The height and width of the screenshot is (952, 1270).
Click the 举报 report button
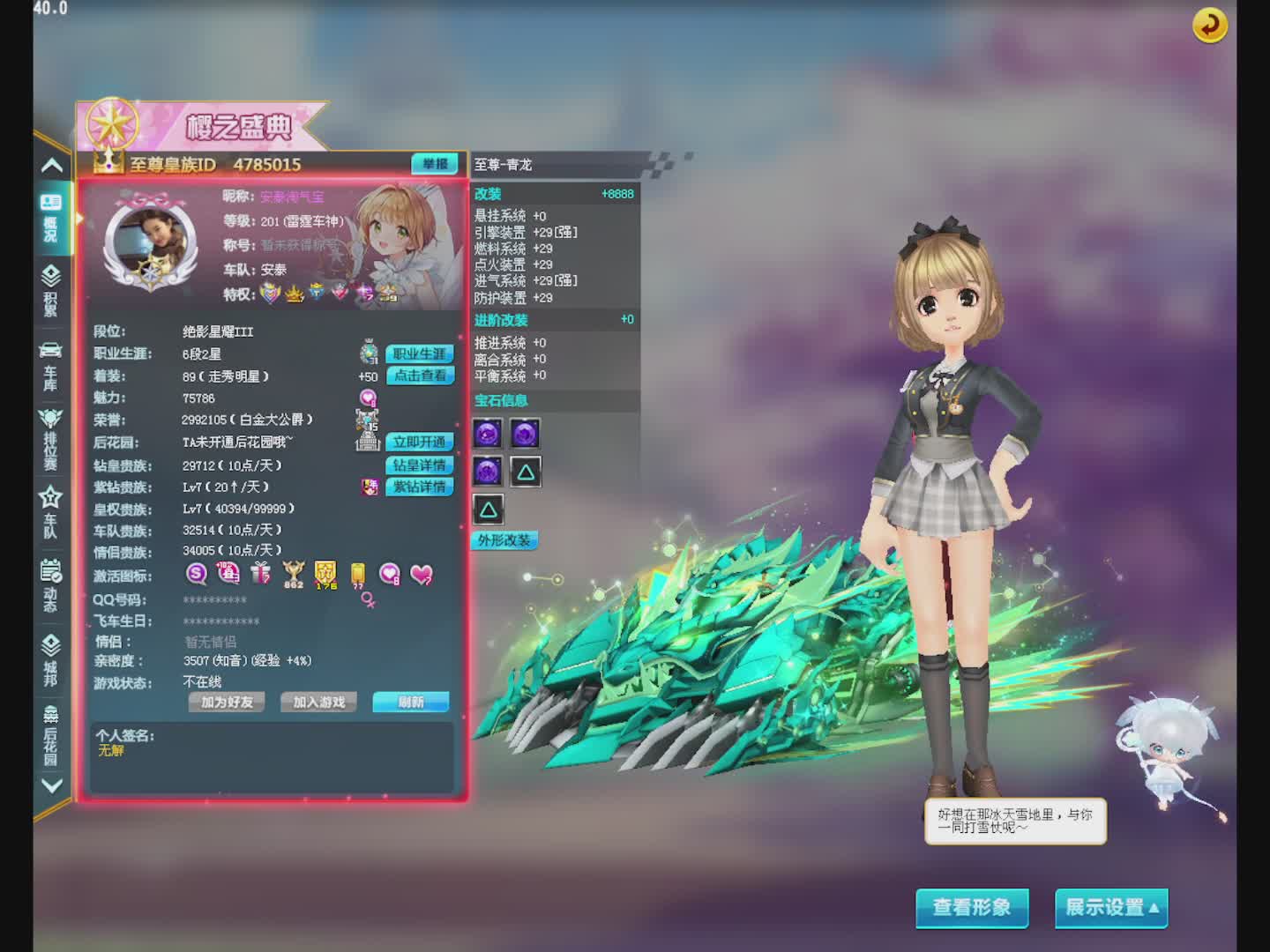click(435, 164)
